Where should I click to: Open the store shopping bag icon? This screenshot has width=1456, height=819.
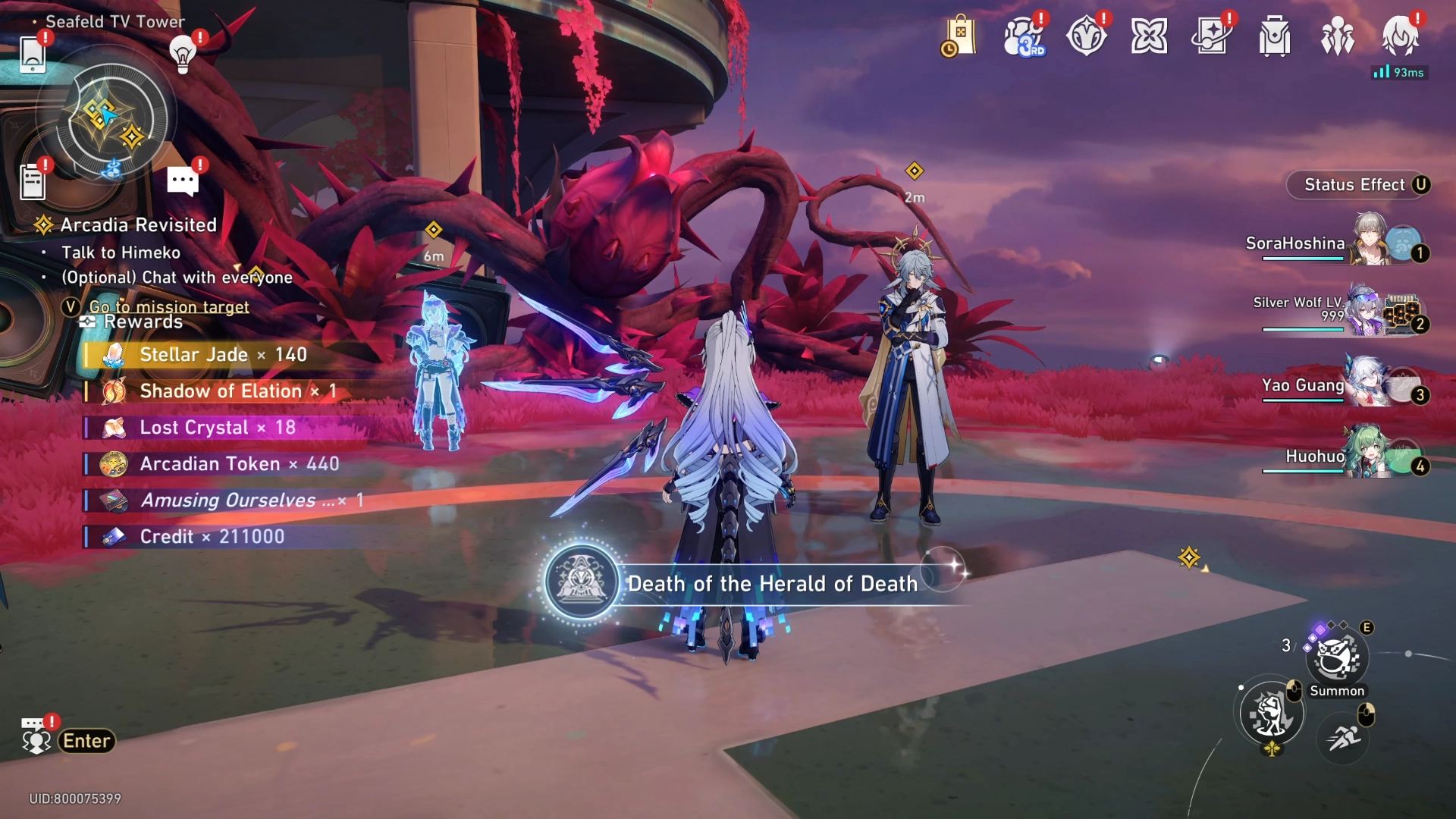[959, 36]
